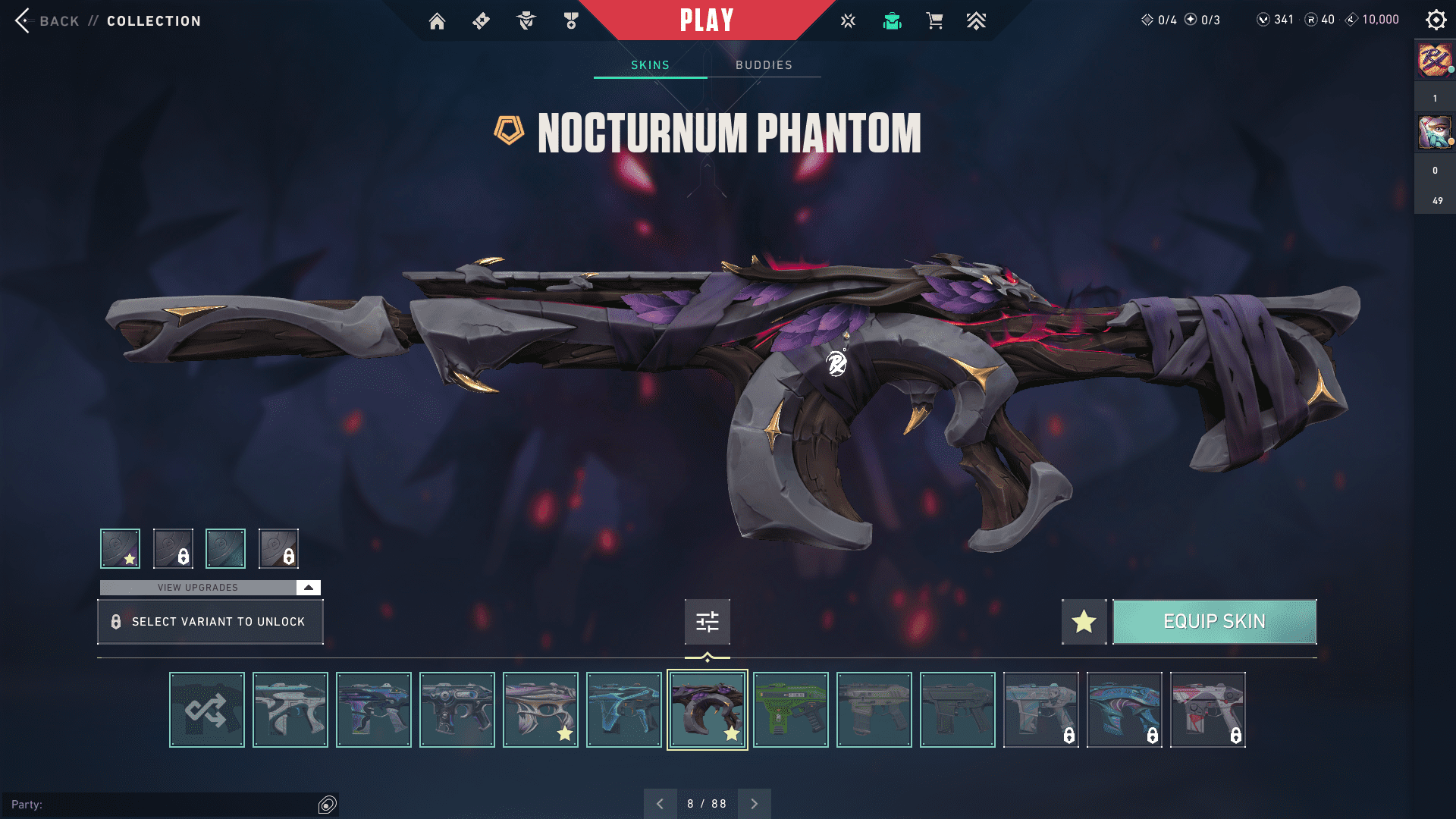The height and width of the screenshot is (819, 1456).
Task: Start matchmaking with the PLAY button
Action: point(706,20)
